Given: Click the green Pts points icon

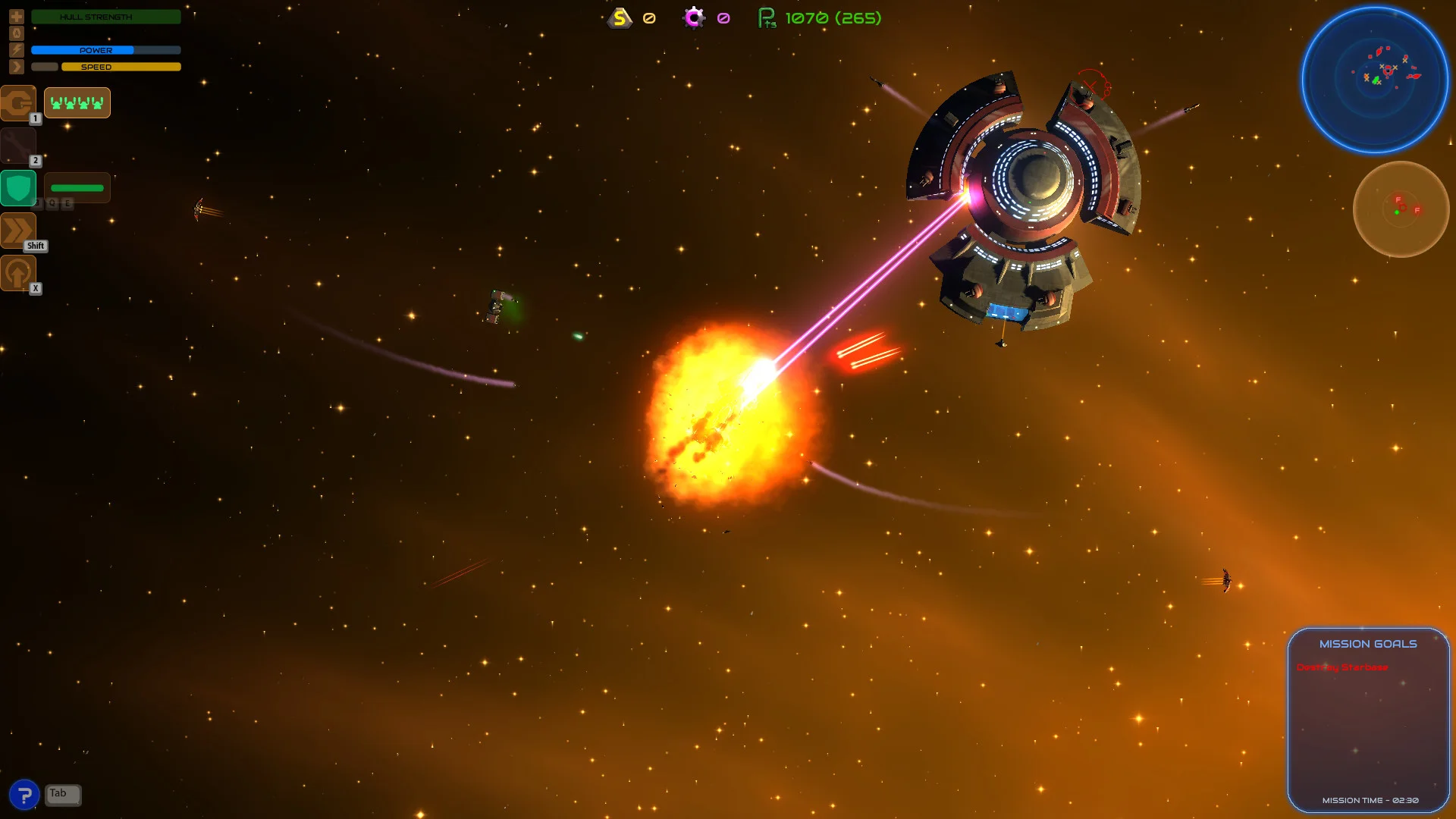Looking at the screenshot, I should click(766, 17).
